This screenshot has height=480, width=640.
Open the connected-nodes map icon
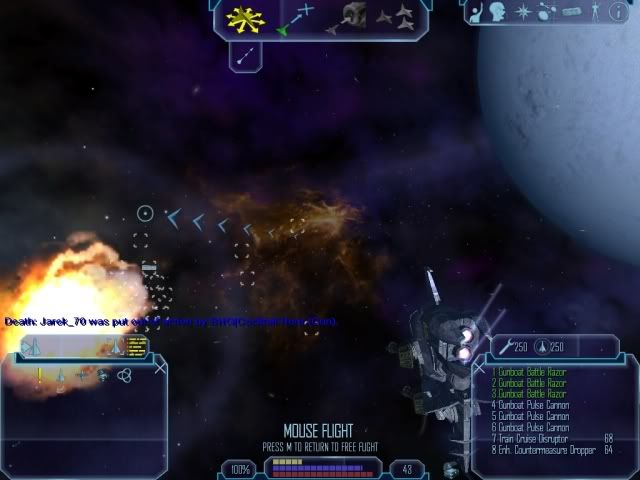[547, 12]
